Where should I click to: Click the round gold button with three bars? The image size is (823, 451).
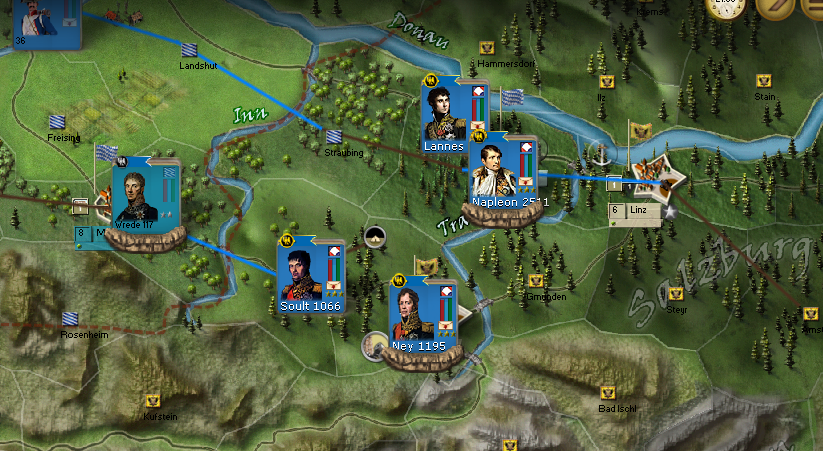(x=812, y=8)
